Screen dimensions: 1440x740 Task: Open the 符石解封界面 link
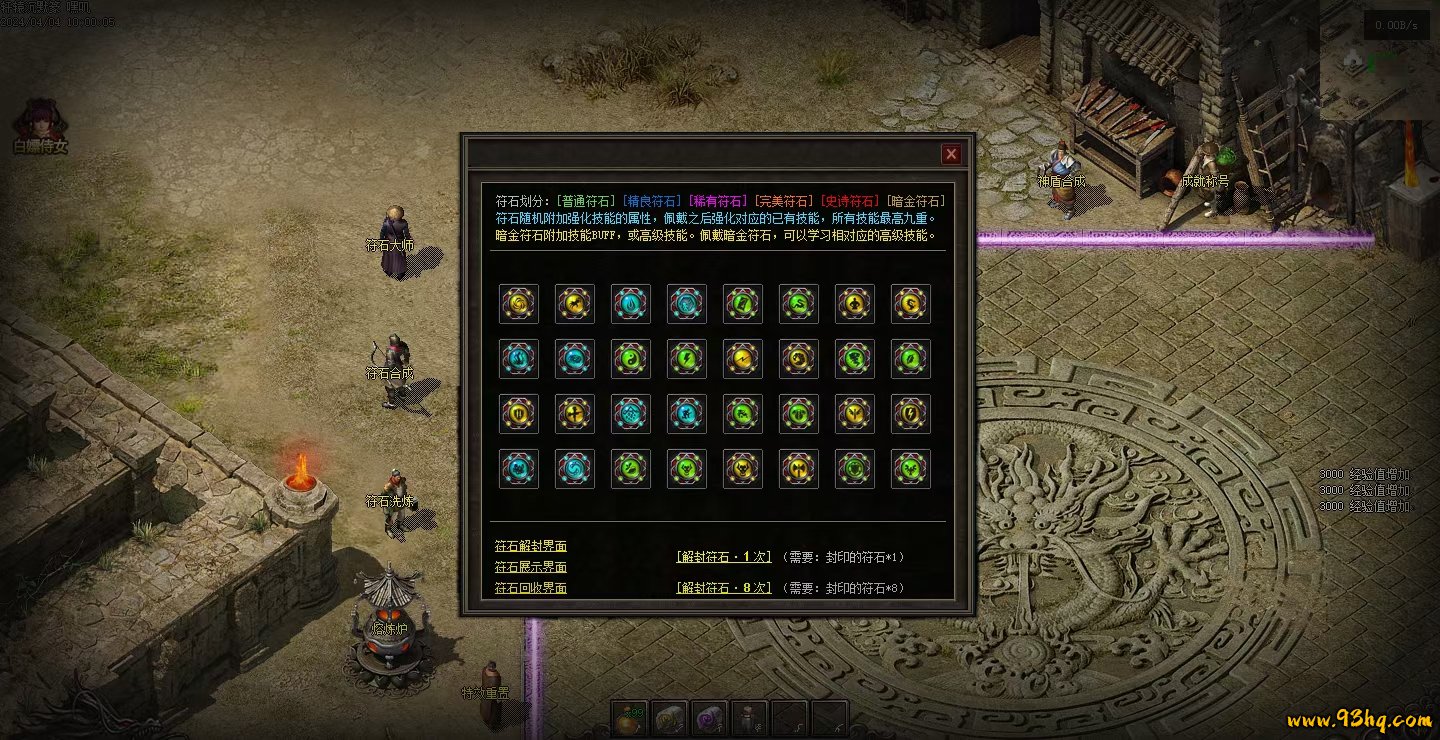530,546
